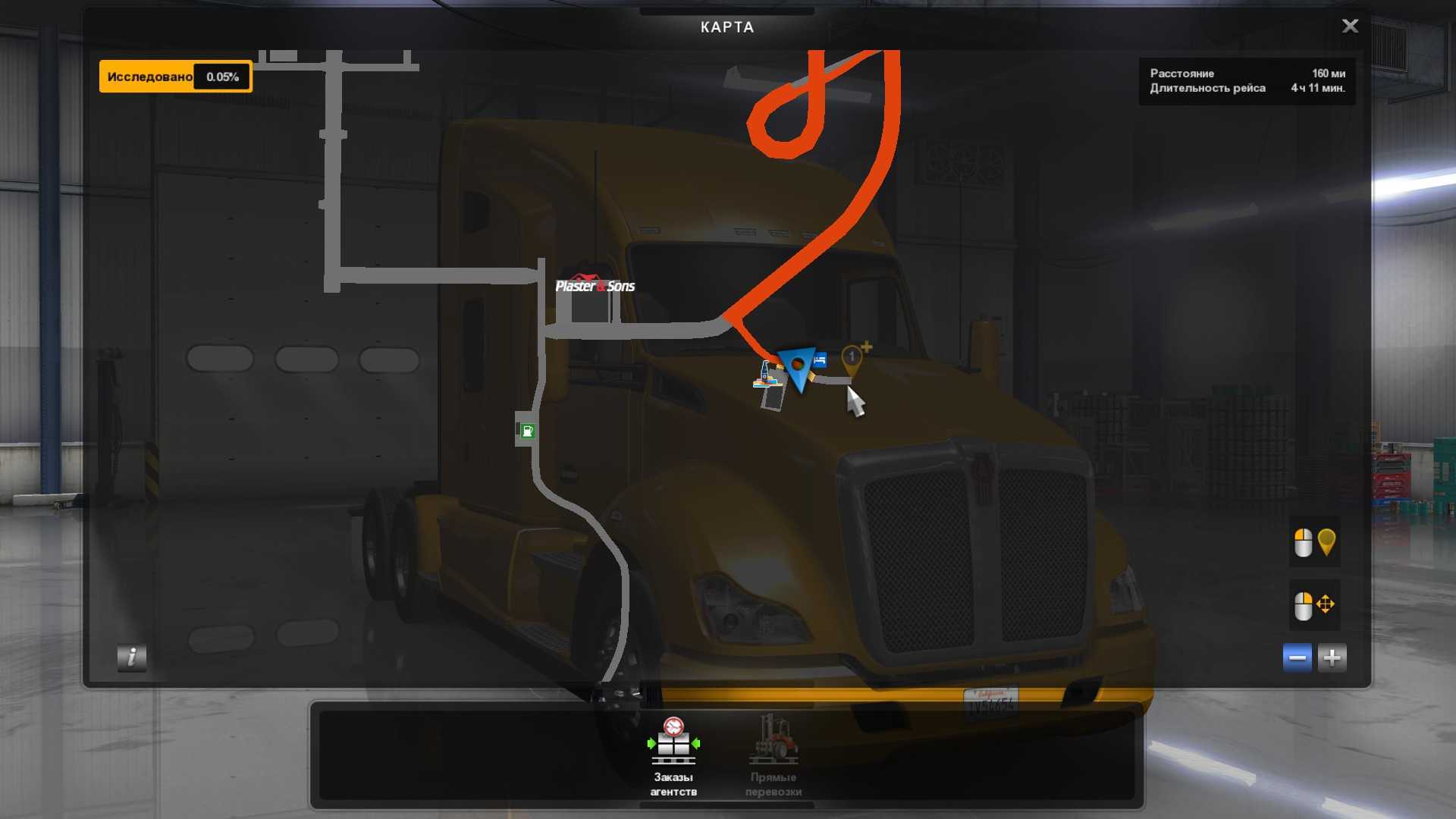Zoom out the map with minus button
This screenshot has height=819, width=1456.
[1297, 657]
